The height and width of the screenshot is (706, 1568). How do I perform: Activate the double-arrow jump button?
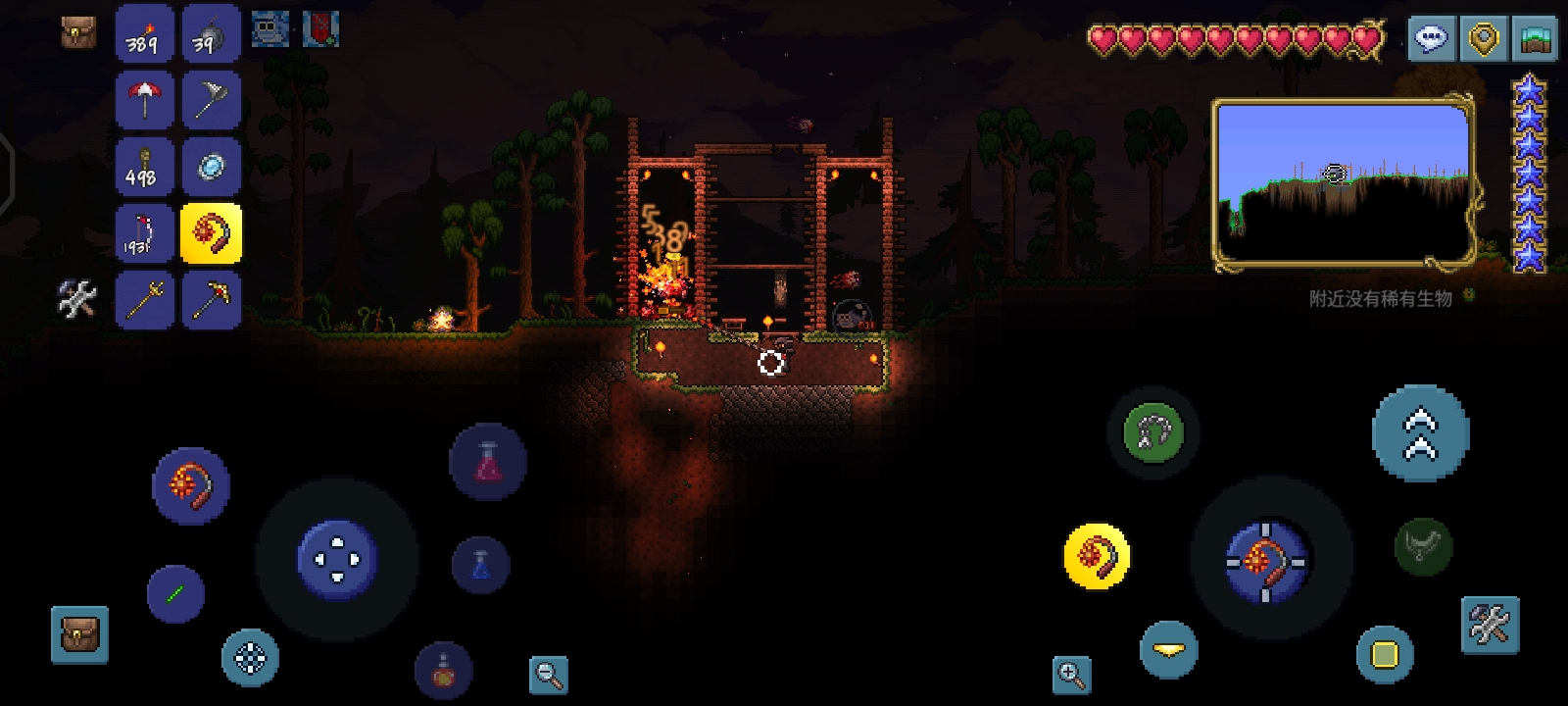pos(1420,433)
